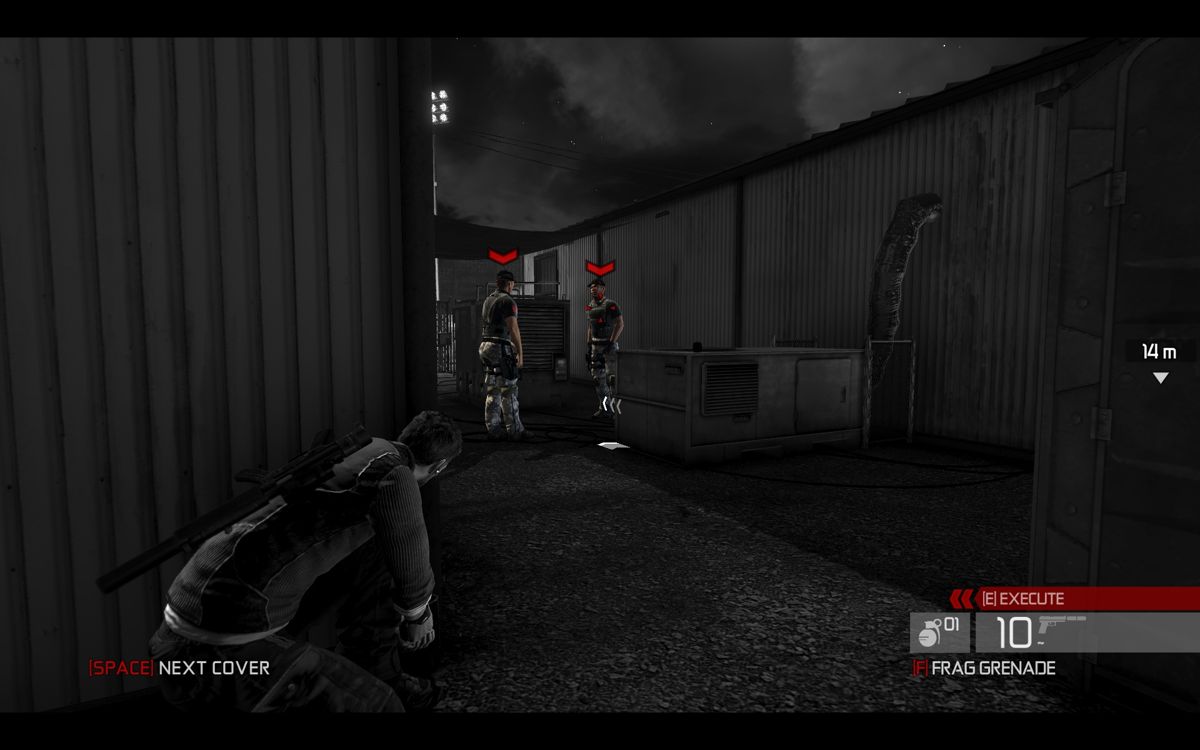Click the 14 m objective distance marker
This screenshot has height=750, width=1200.
(1159, 352)
